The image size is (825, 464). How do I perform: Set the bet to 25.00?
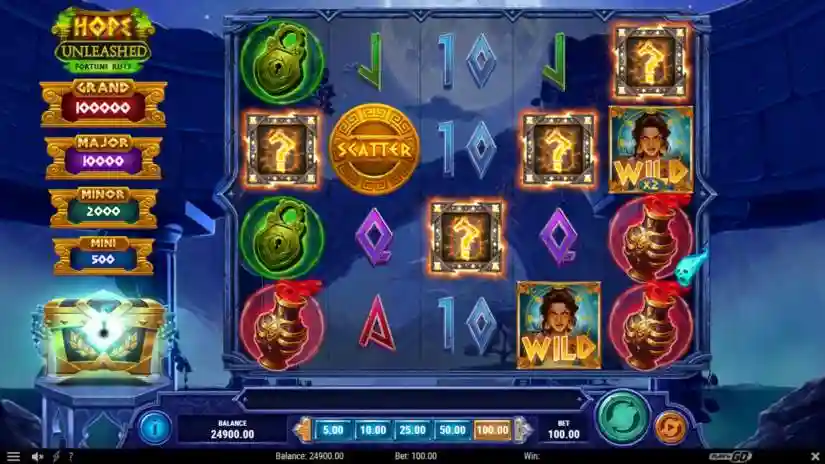[x=412, y=430]
